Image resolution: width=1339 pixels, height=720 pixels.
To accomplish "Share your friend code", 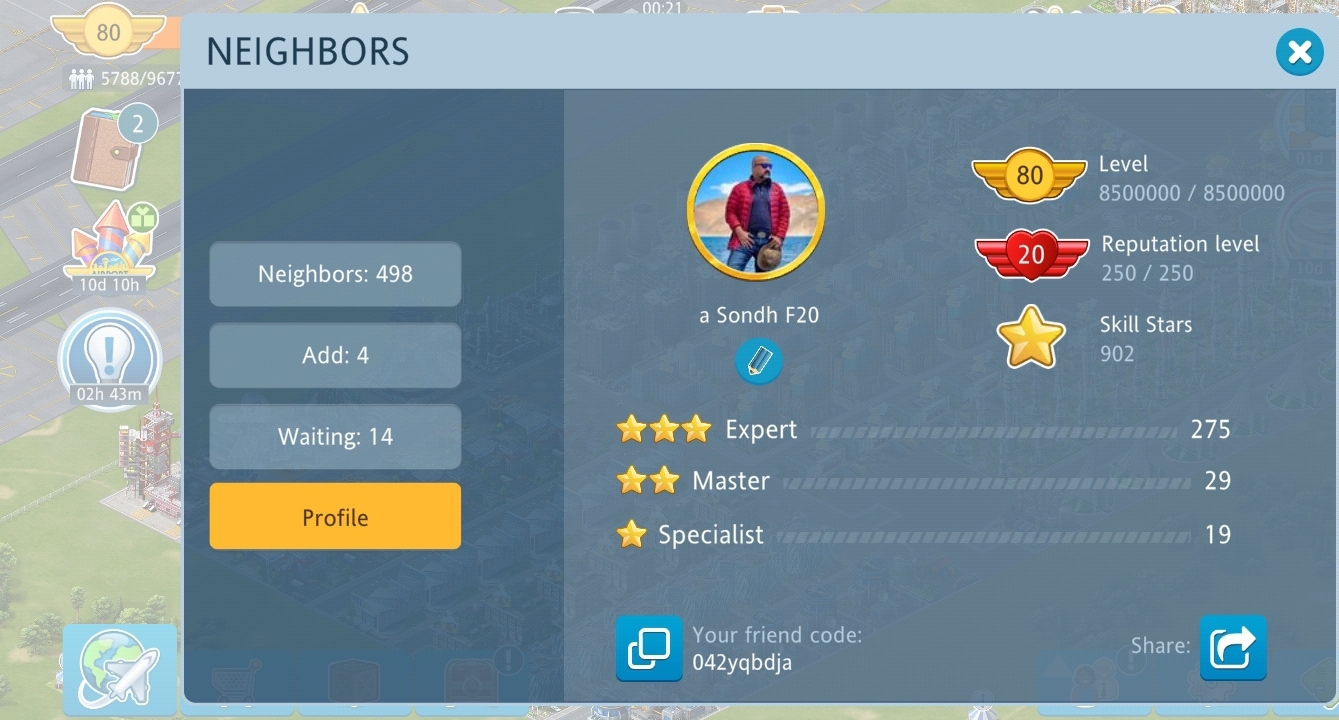I will pyautogui.click(x=1233, y=648).
